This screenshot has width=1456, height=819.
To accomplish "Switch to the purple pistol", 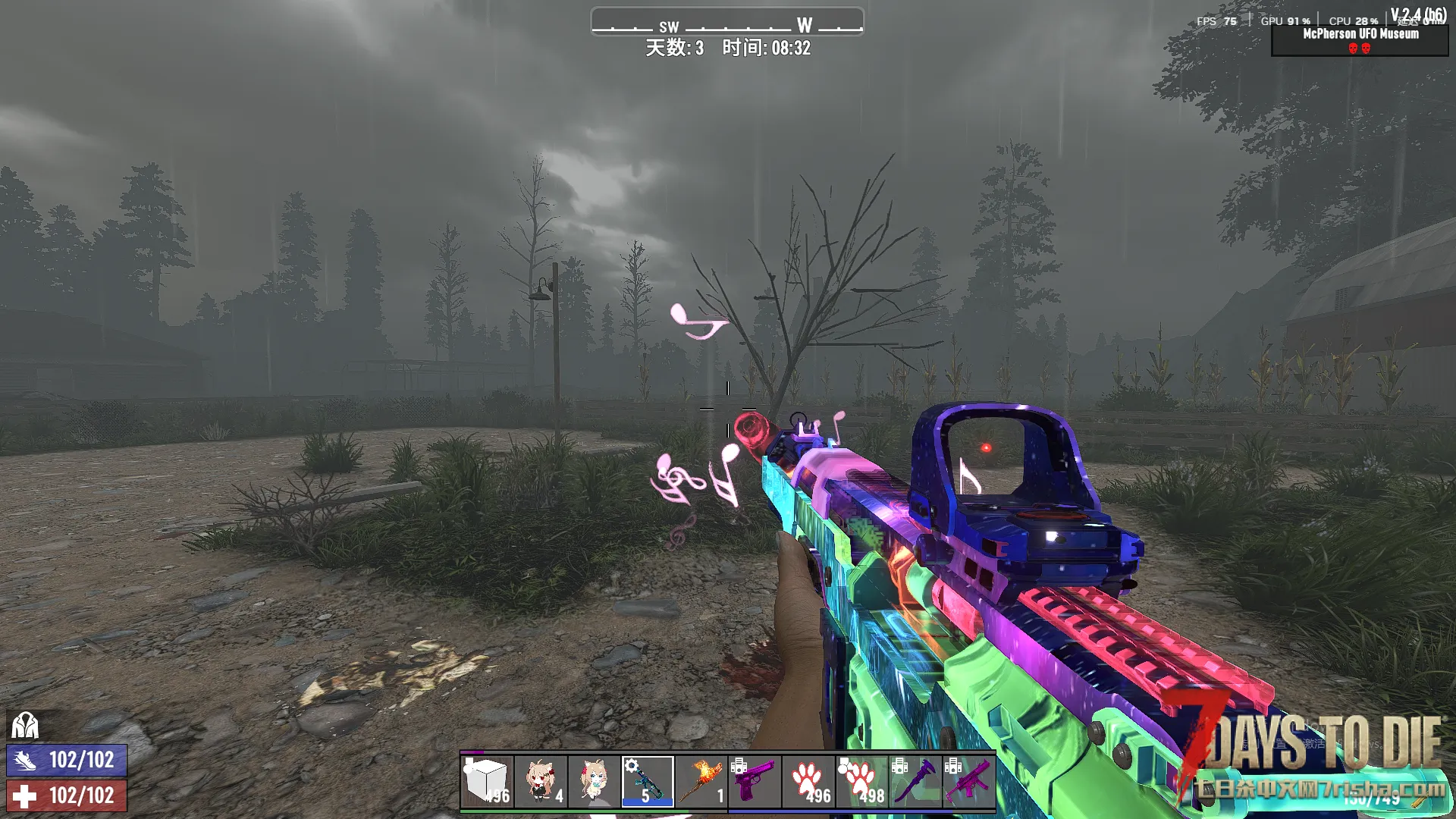I will pos(755,781).
